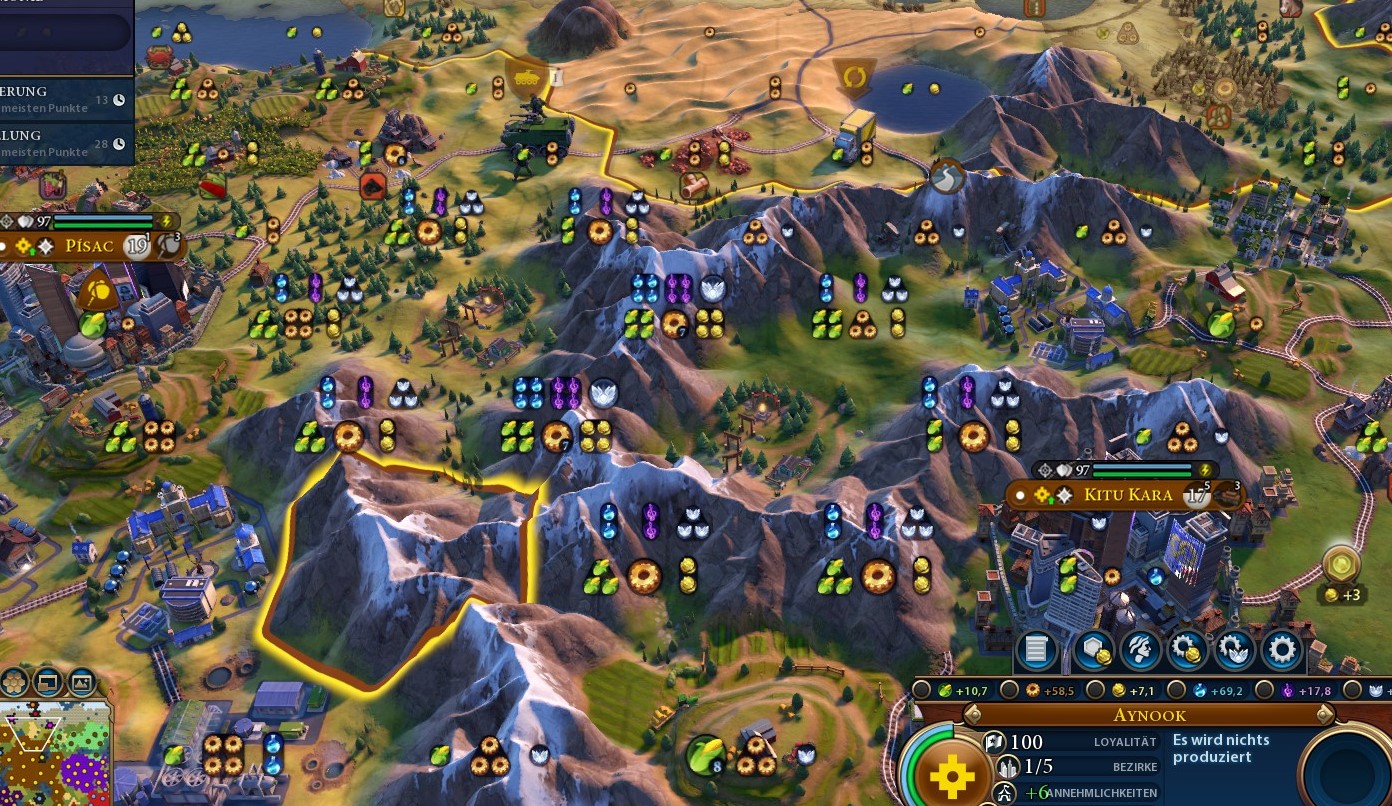The width and height of the screenshot is (1392, 806).
Task: Select the purchase tile hexagon button
Action: tap(1093, 651)
